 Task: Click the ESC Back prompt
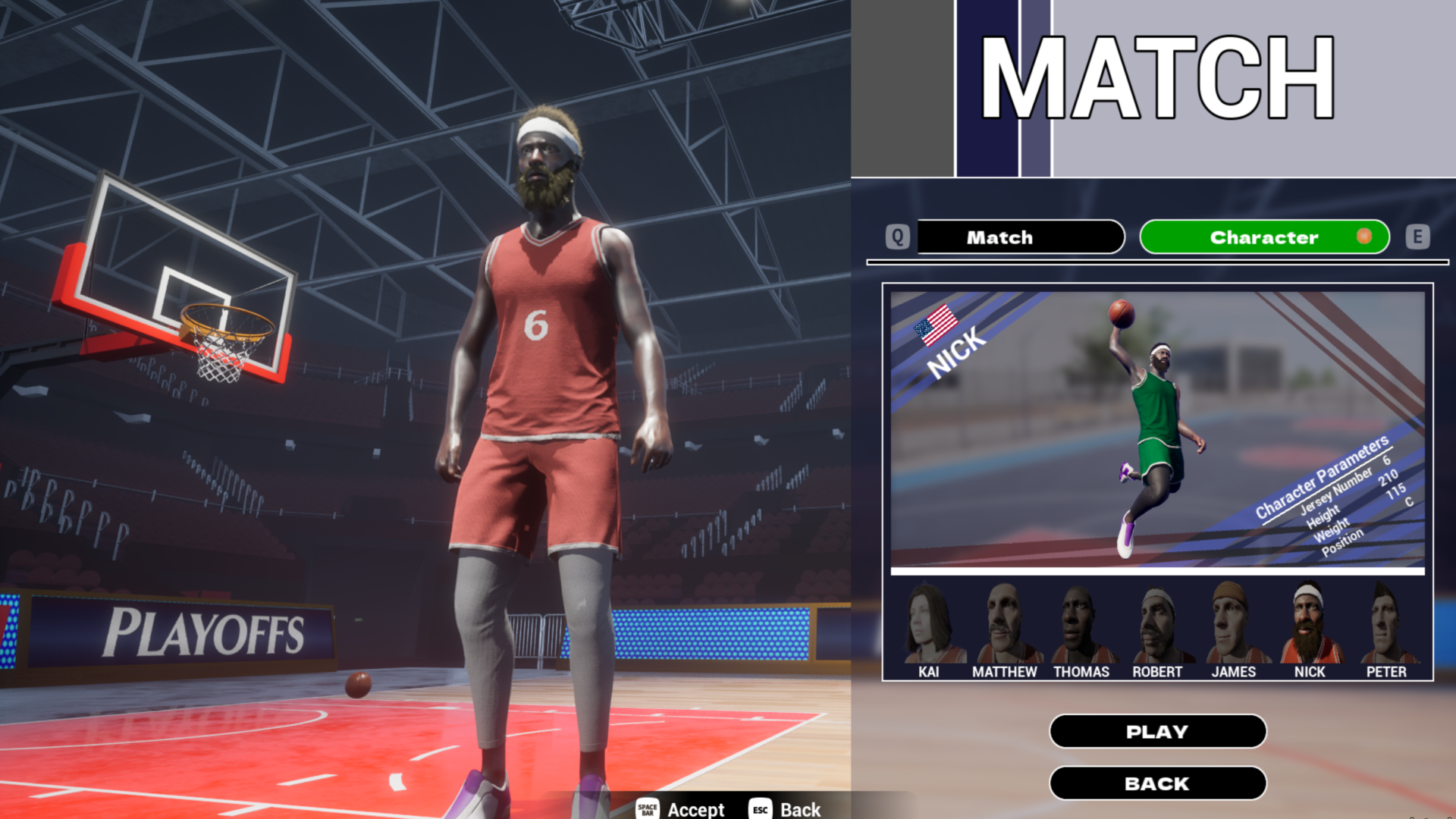(785, 809)
